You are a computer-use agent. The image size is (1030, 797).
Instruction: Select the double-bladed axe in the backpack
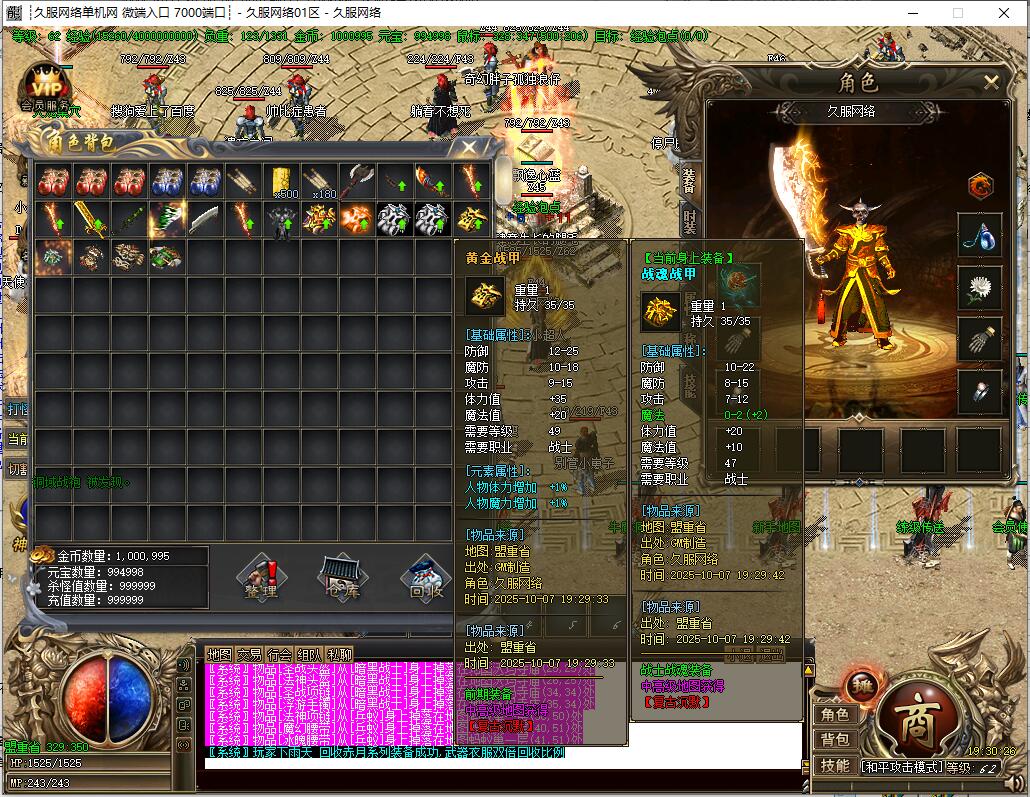pos(357,181)
